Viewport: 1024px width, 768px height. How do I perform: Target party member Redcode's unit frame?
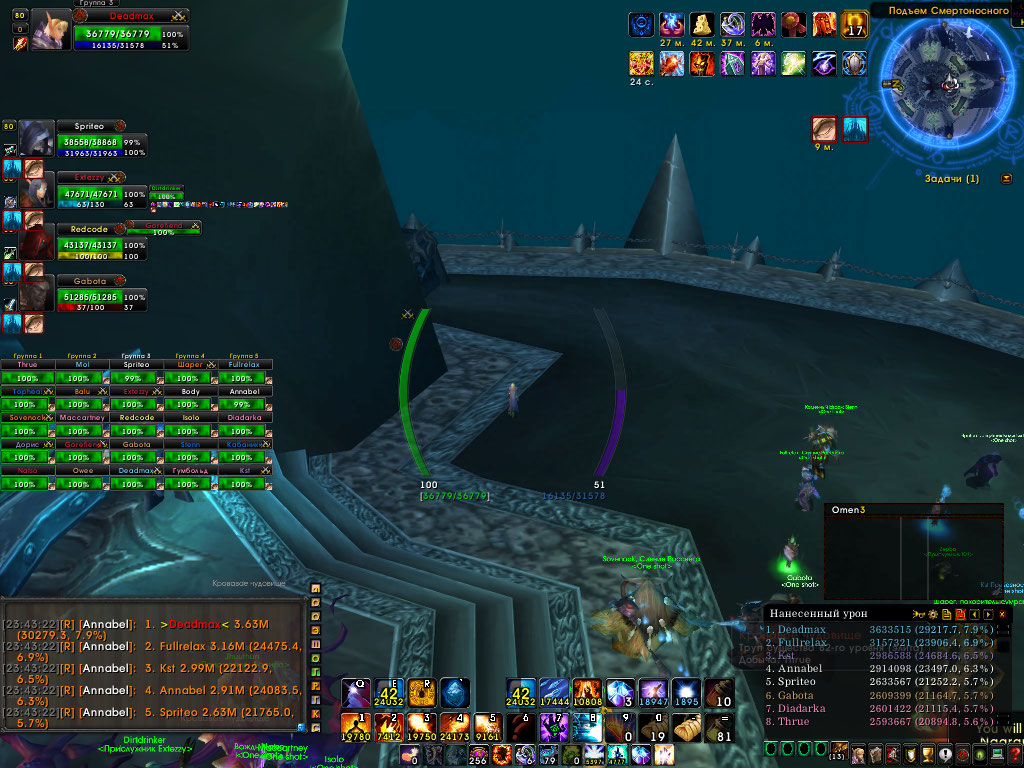[101, 244]
